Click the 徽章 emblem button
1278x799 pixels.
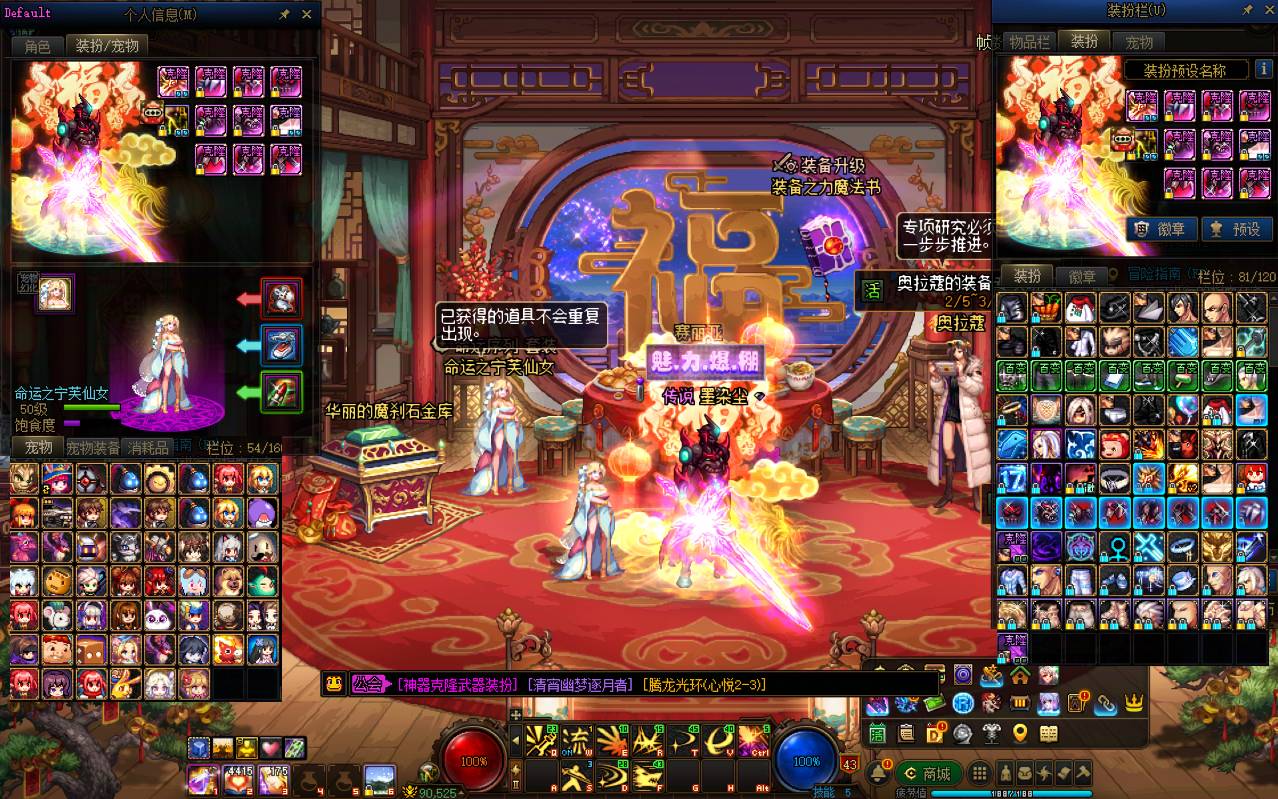(x=1160, y=229)
